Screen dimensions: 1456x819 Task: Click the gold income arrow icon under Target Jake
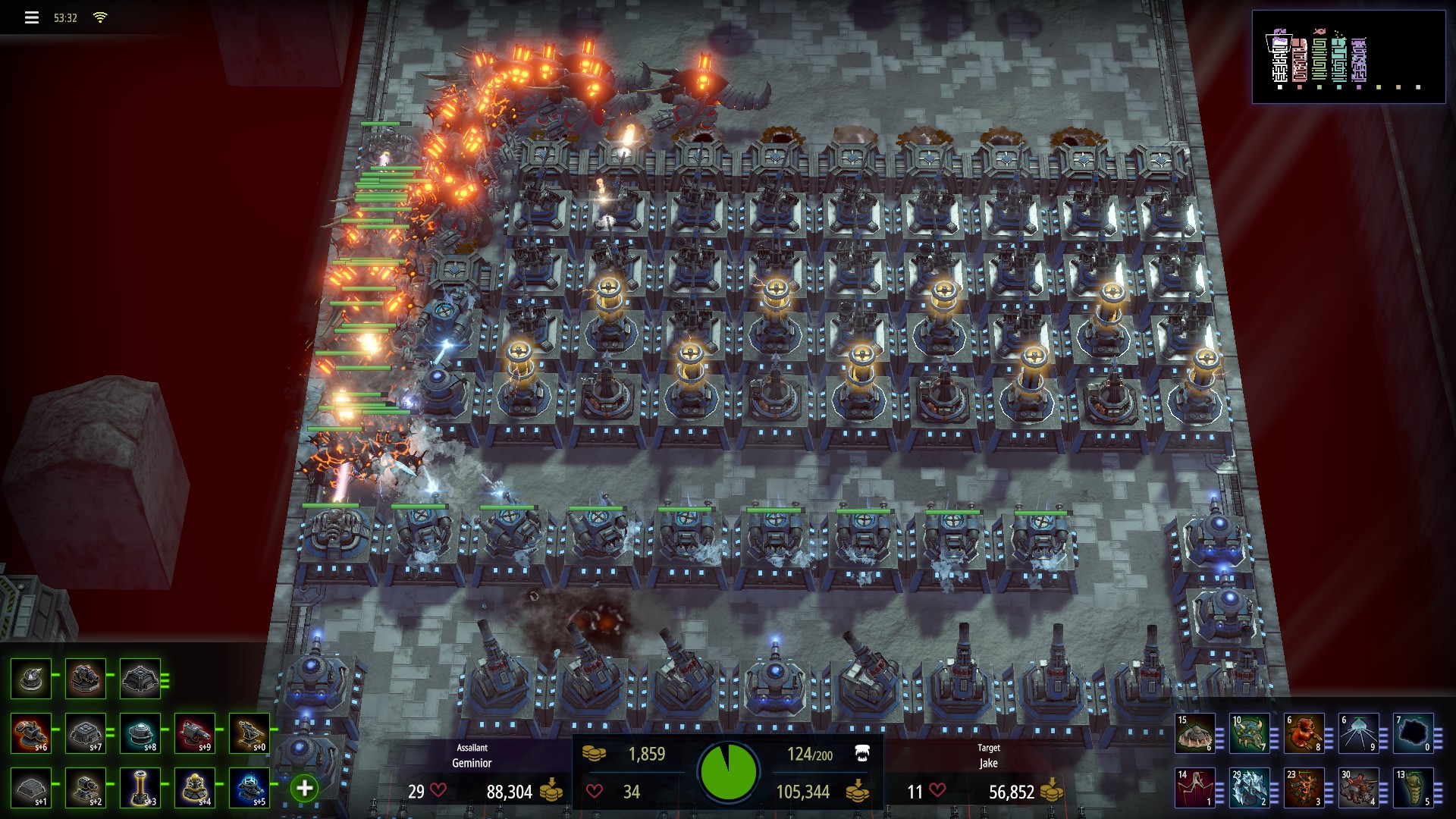(x=1054, y=791)
